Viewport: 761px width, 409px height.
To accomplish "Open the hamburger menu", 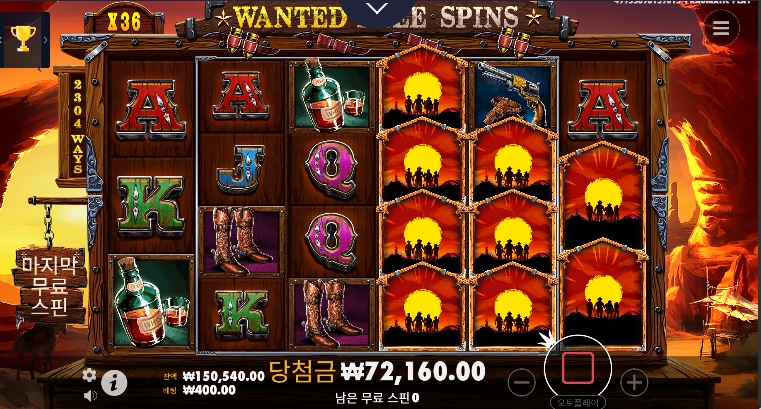I will [x=720, y=28].
